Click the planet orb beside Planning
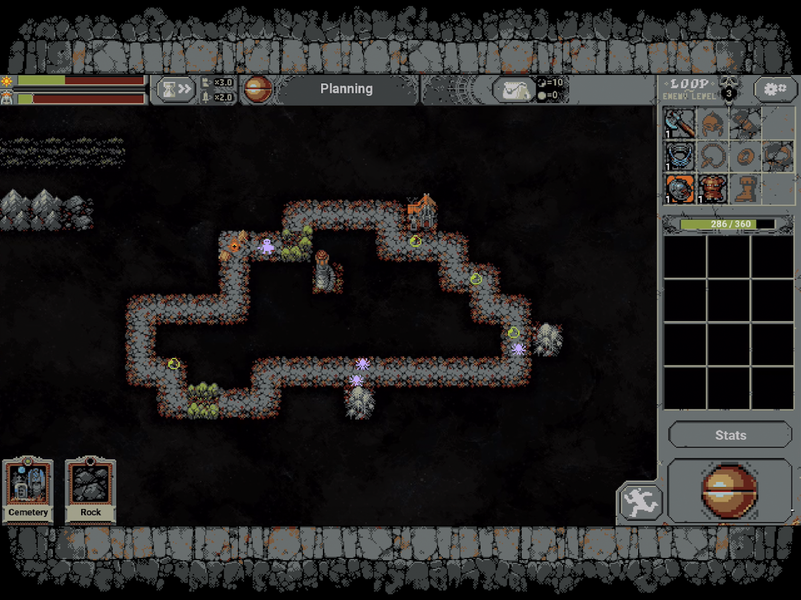Viewport: 801px width, 600px height. click(258, 89)
